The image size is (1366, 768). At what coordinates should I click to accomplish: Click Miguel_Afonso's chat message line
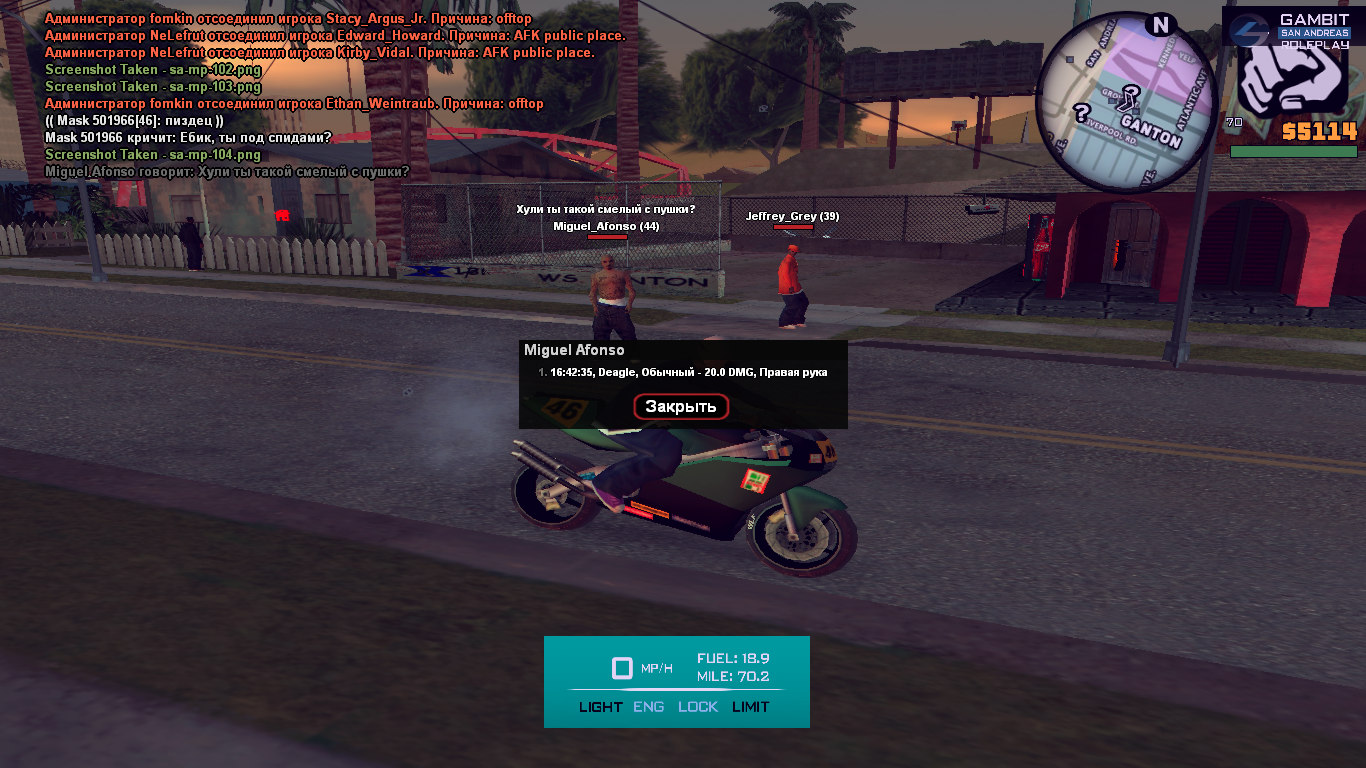(227, 172)
